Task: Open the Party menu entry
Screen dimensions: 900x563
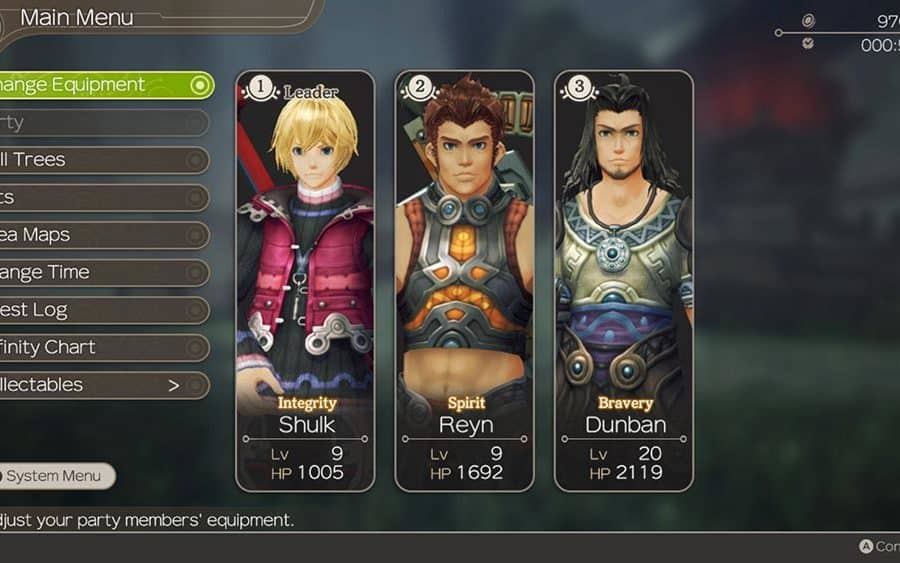Action: click(x=100, y=122)
